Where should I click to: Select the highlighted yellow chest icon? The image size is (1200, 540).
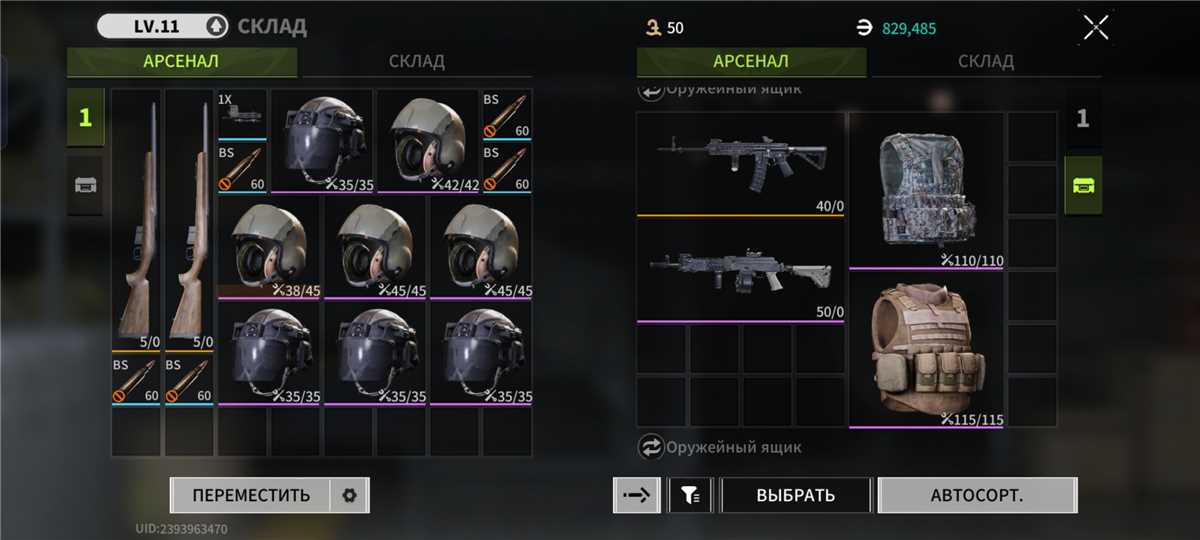click(1082, 185)
